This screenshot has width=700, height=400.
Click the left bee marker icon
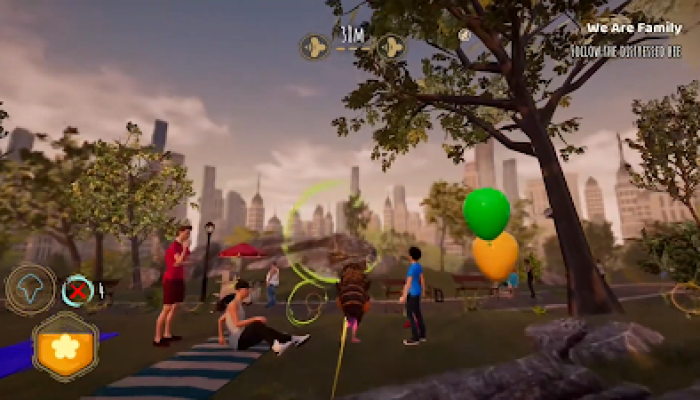pyautogui.click(x=314, y=46)
